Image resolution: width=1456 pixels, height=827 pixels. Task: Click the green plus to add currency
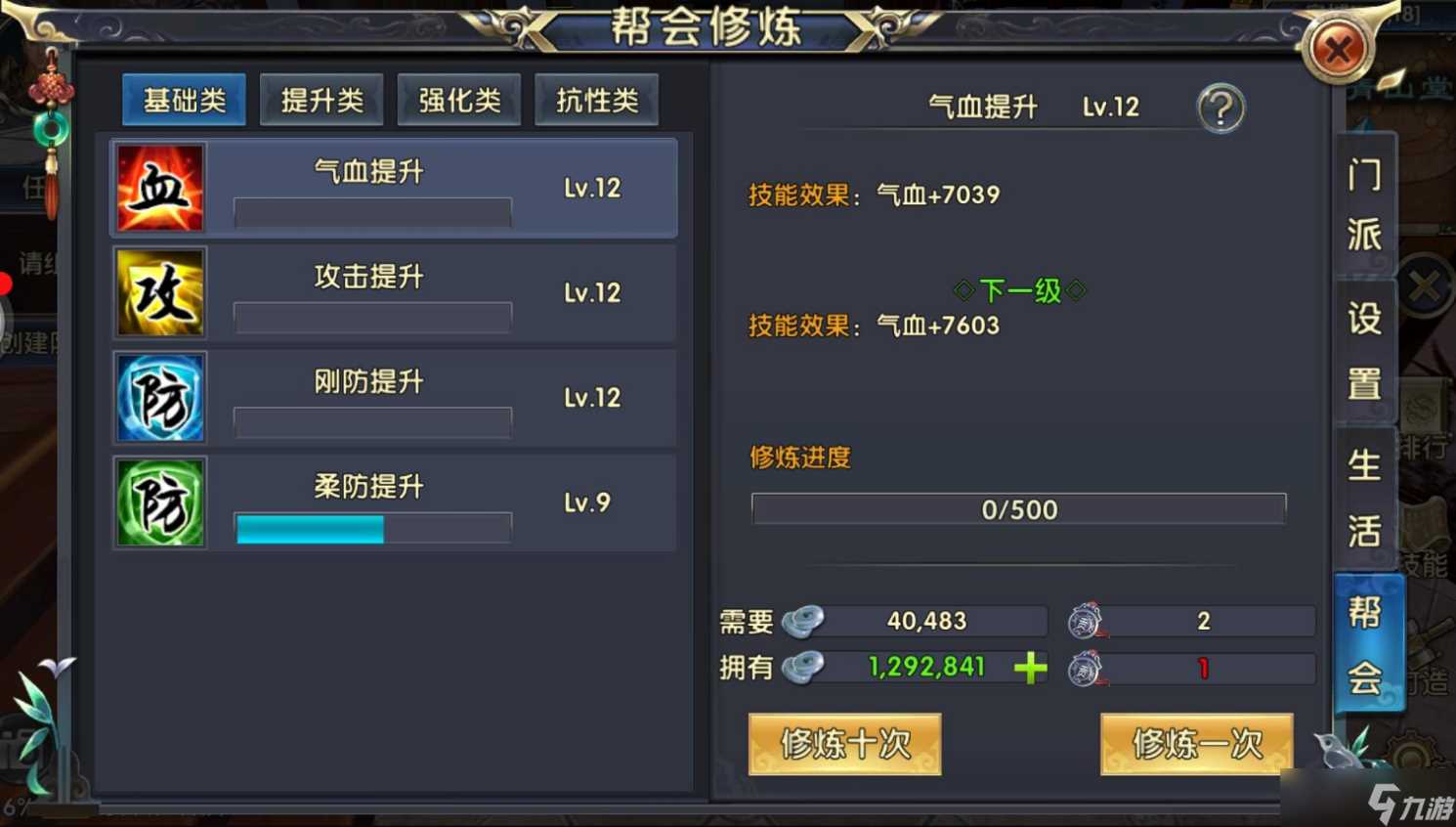point(1029,668)
